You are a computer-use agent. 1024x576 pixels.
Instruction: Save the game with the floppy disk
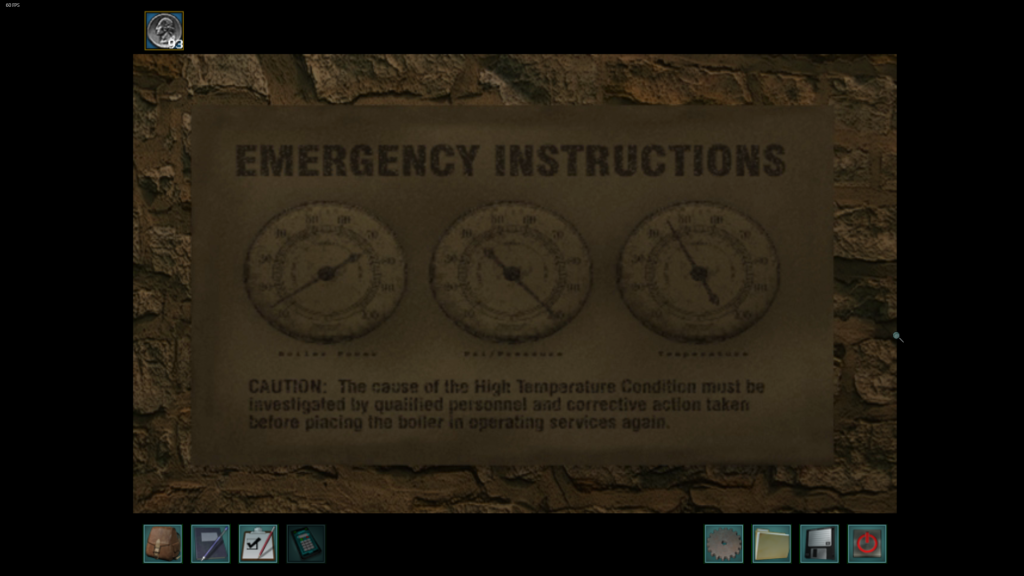click(x=819, y=544)
